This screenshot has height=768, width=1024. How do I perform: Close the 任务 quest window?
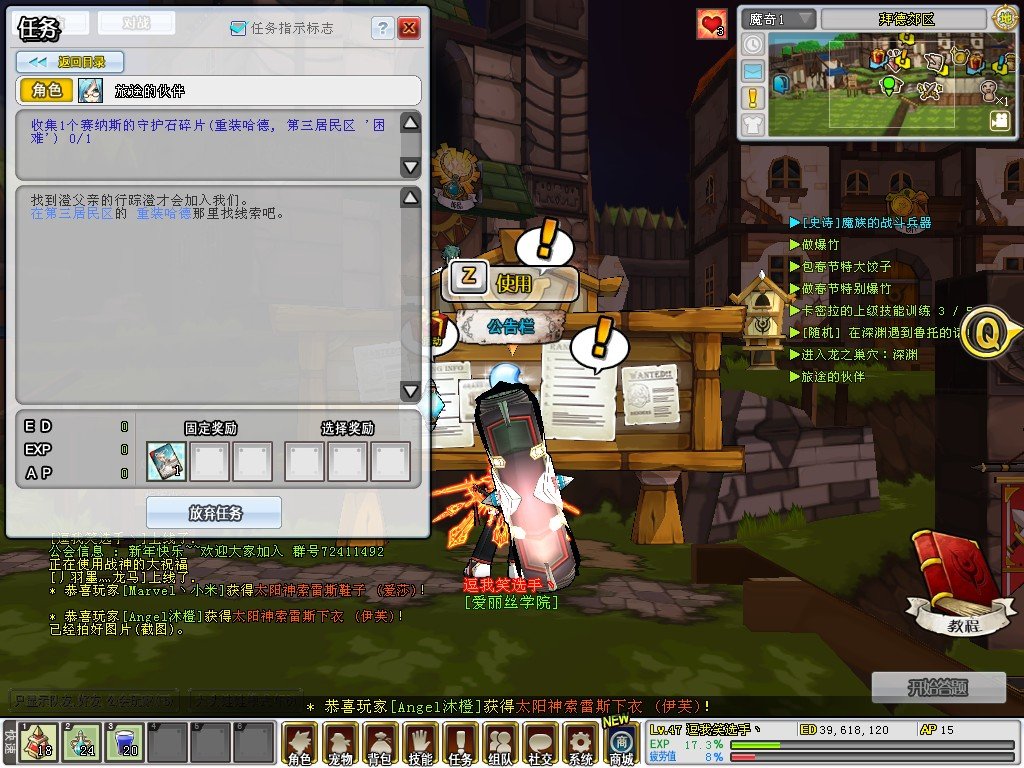pos(409,28)
